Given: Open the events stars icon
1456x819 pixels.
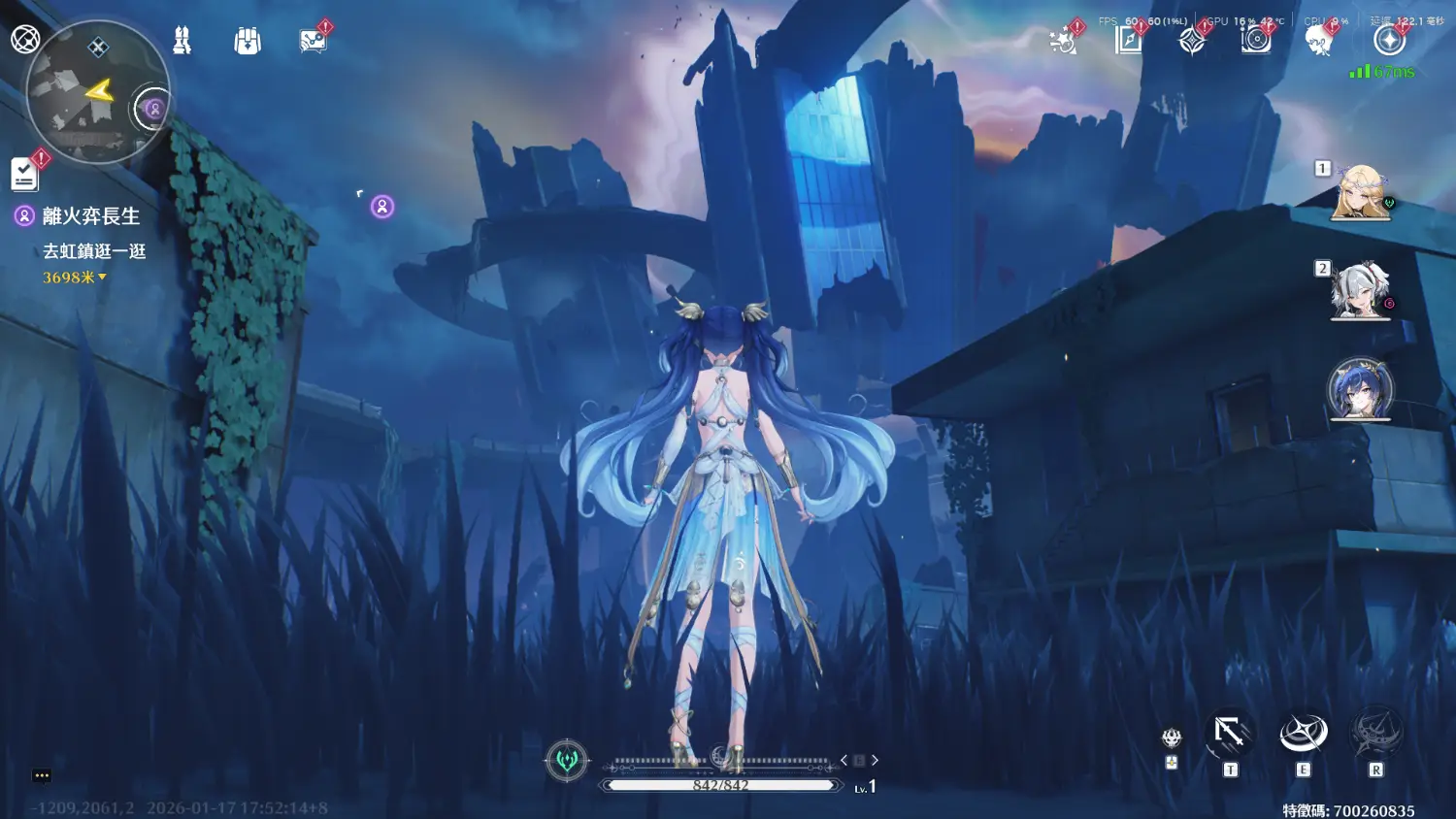Looking at the screenshot, I should [x=1064, y=41].
